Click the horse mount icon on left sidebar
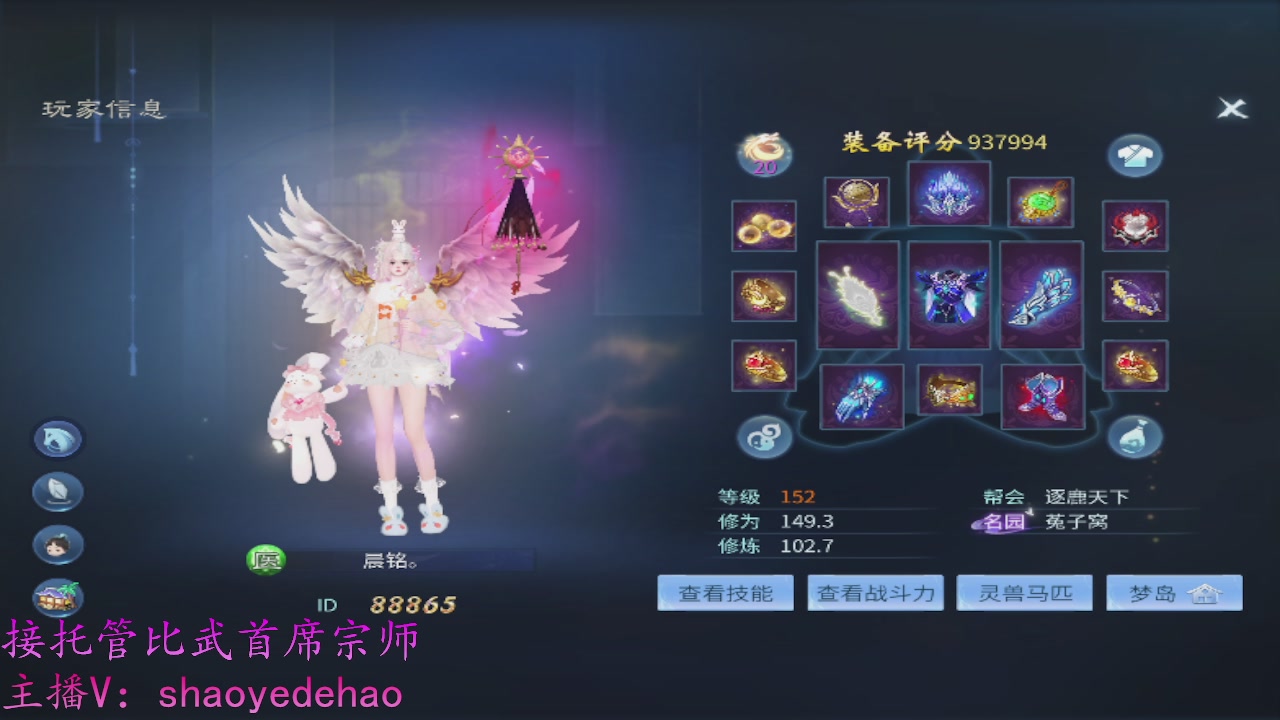Screen dimensions: 1280x720 tap(57, 439)
